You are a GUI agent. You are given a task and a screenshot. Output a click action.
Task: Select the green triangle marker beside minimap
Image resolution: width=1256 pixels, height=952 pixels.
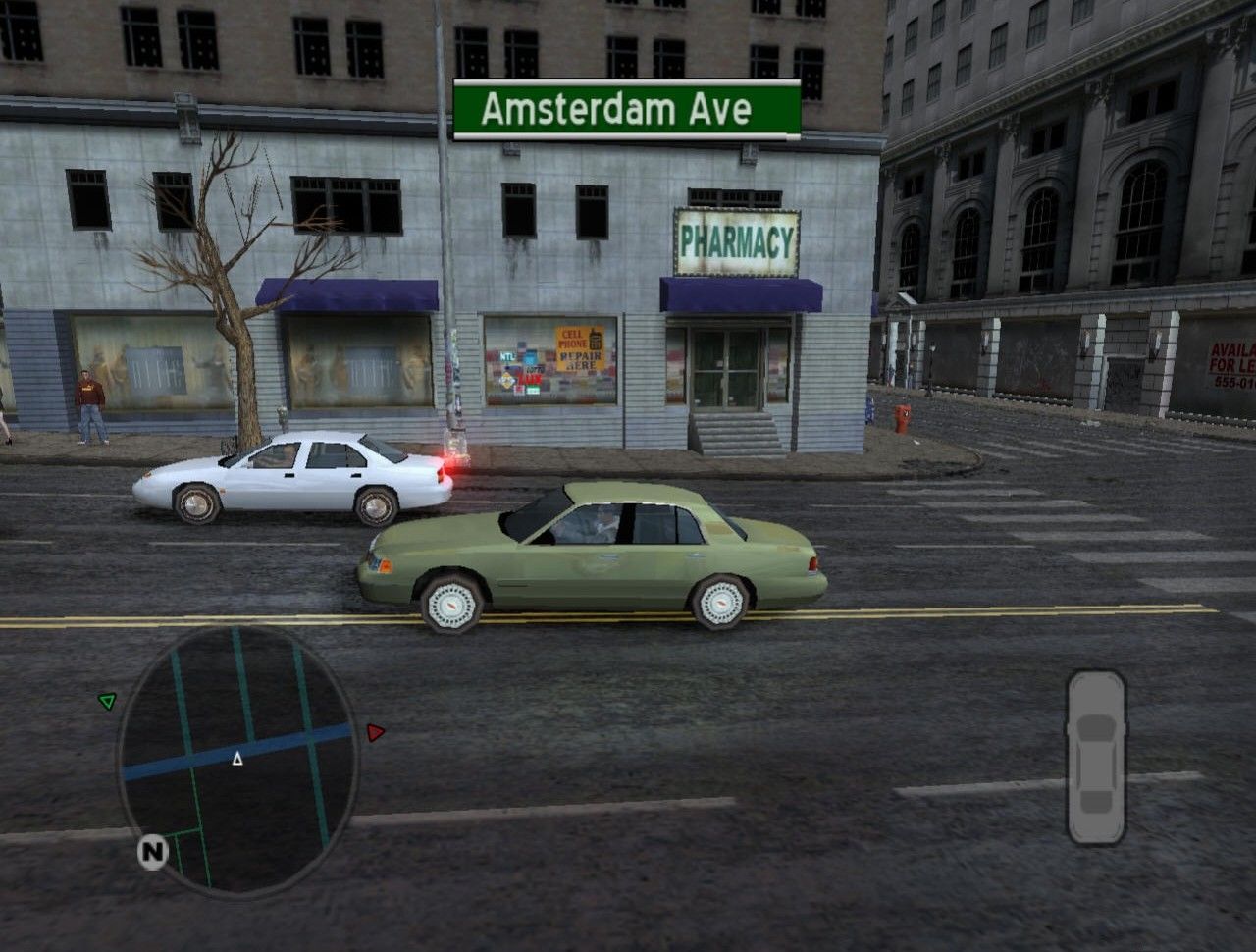click(x=107, y=701)
